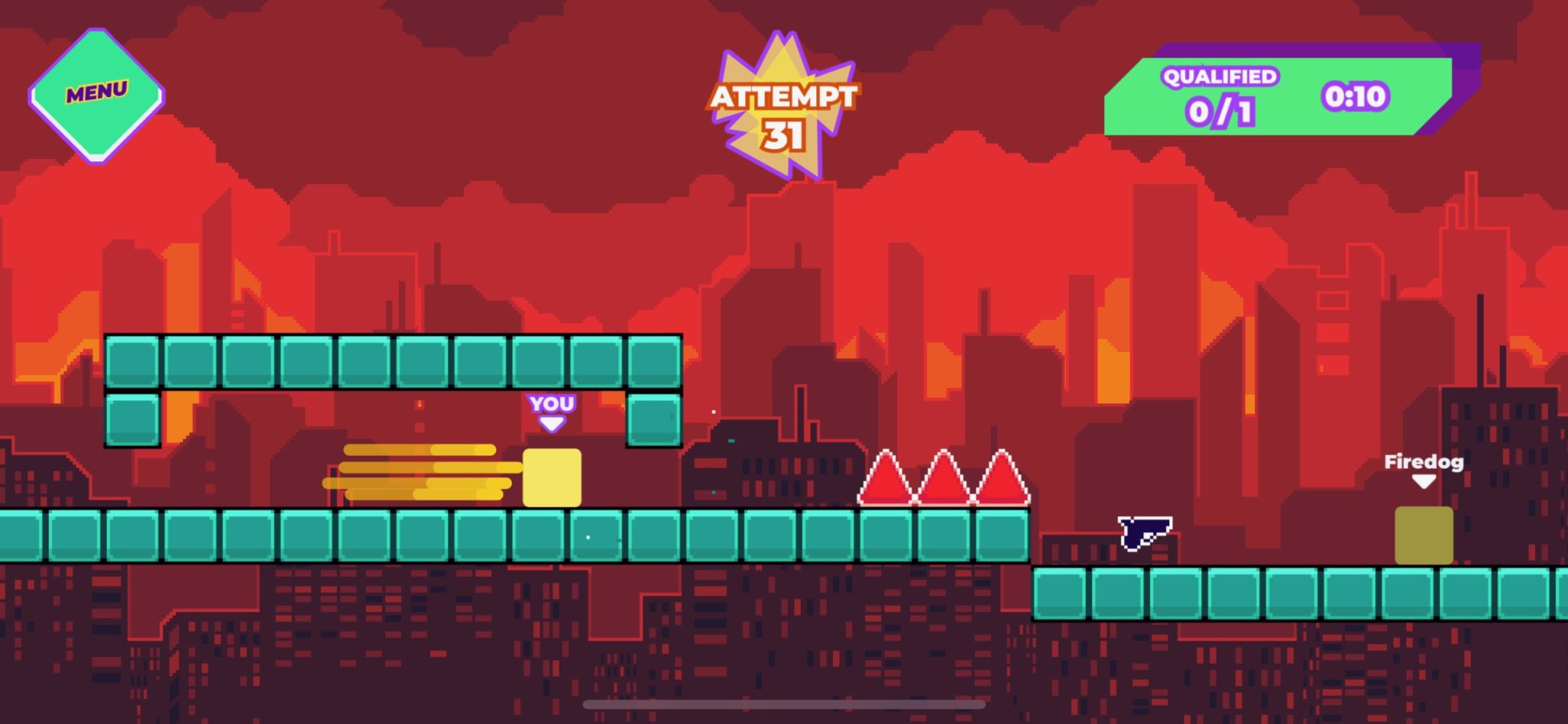
Task: Click the 0:10 countdown timer
Action: click(x=1357, y=95)
